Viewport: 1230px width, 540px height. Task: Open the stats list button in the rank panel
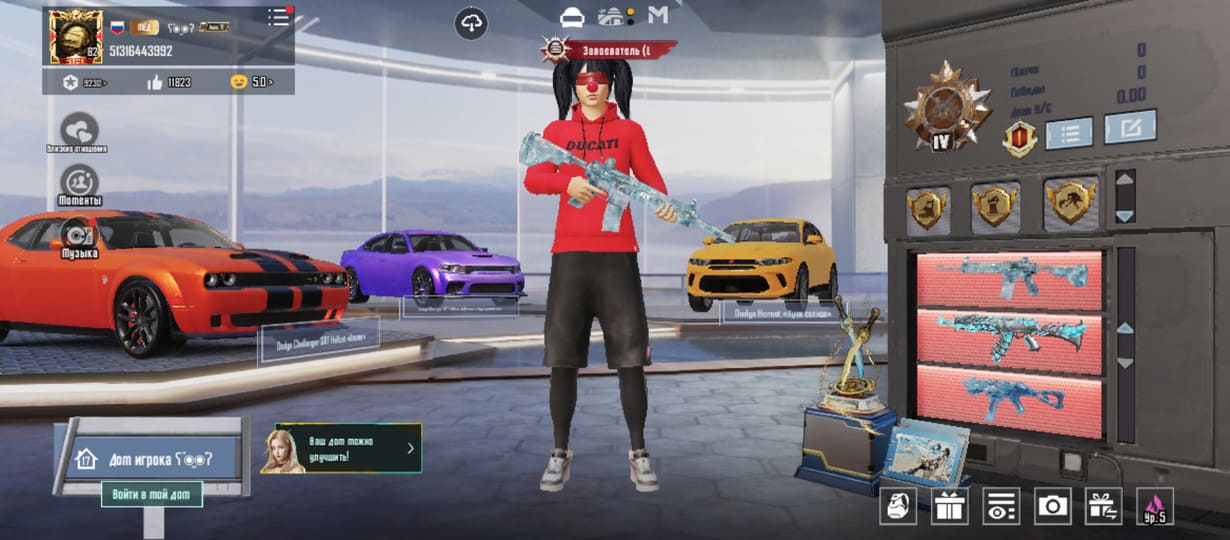click(1068, 132)
